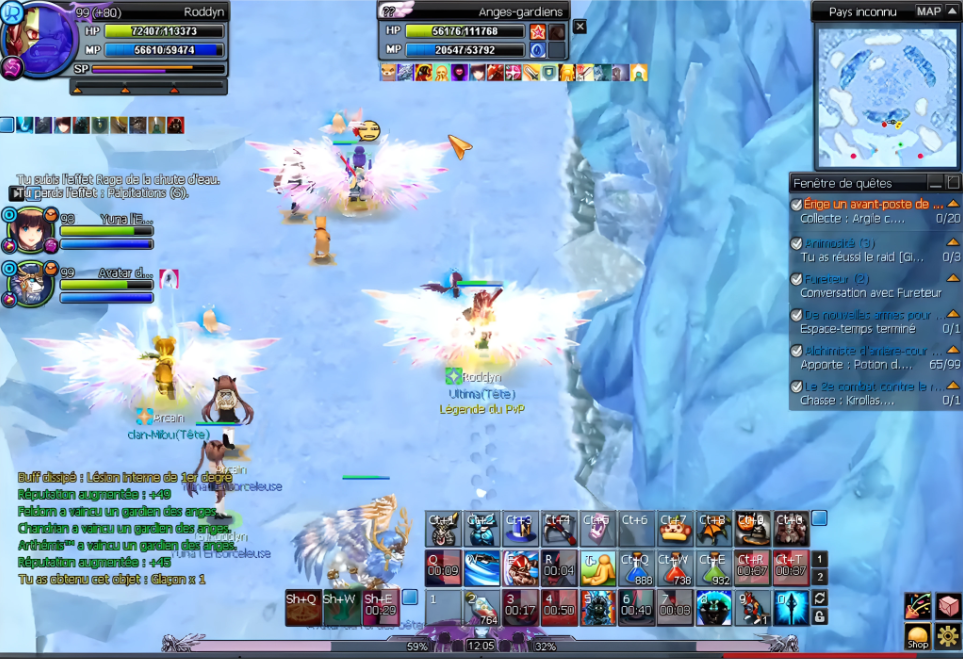Use the item with 764 in slot 2
This screenshot has height=659, width=963.
(x=481, y=608)
